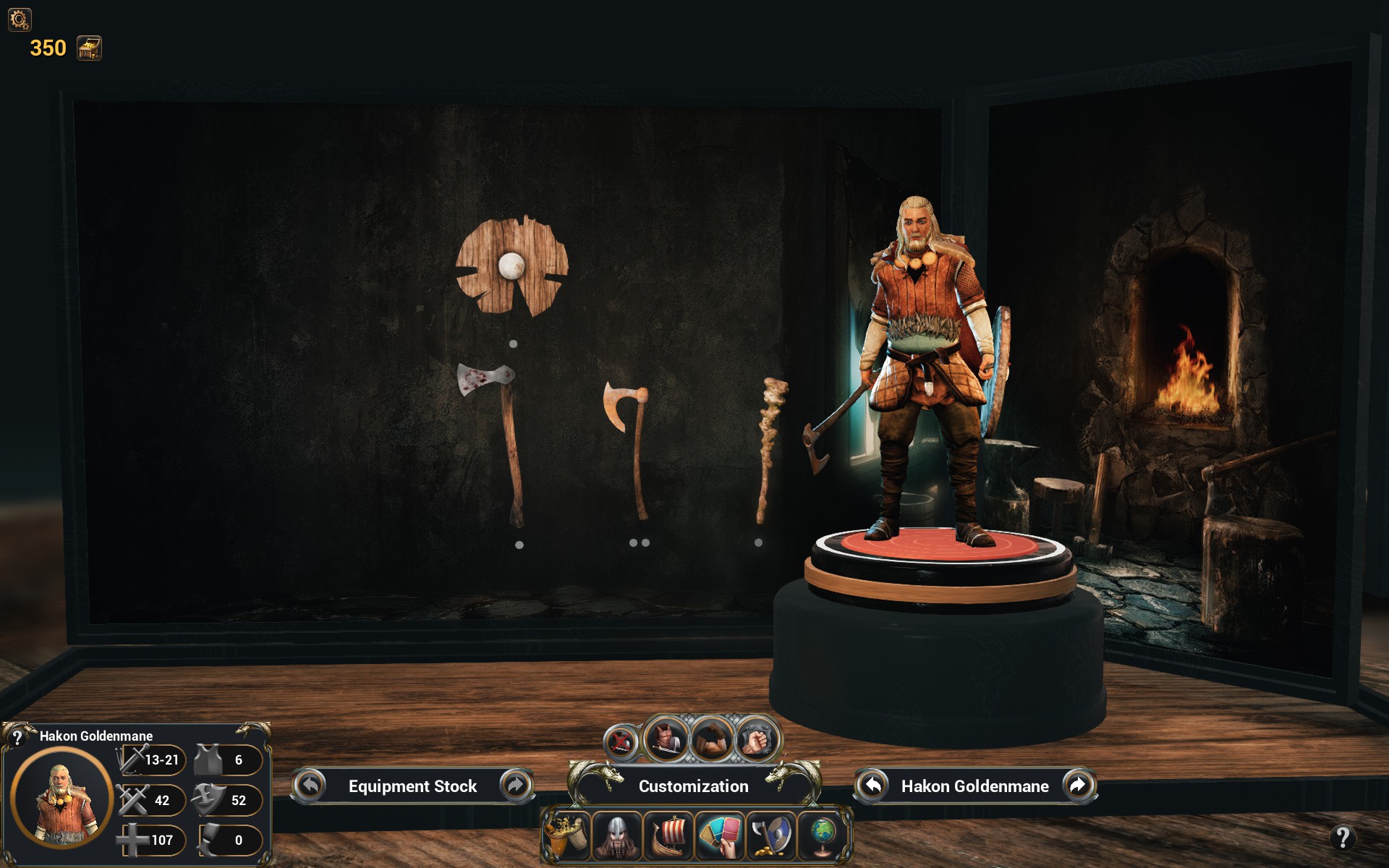This screenshot has height=868, width=1389.
Task: Open the clenched fist customization tab
Action: [x=755, y=741]
